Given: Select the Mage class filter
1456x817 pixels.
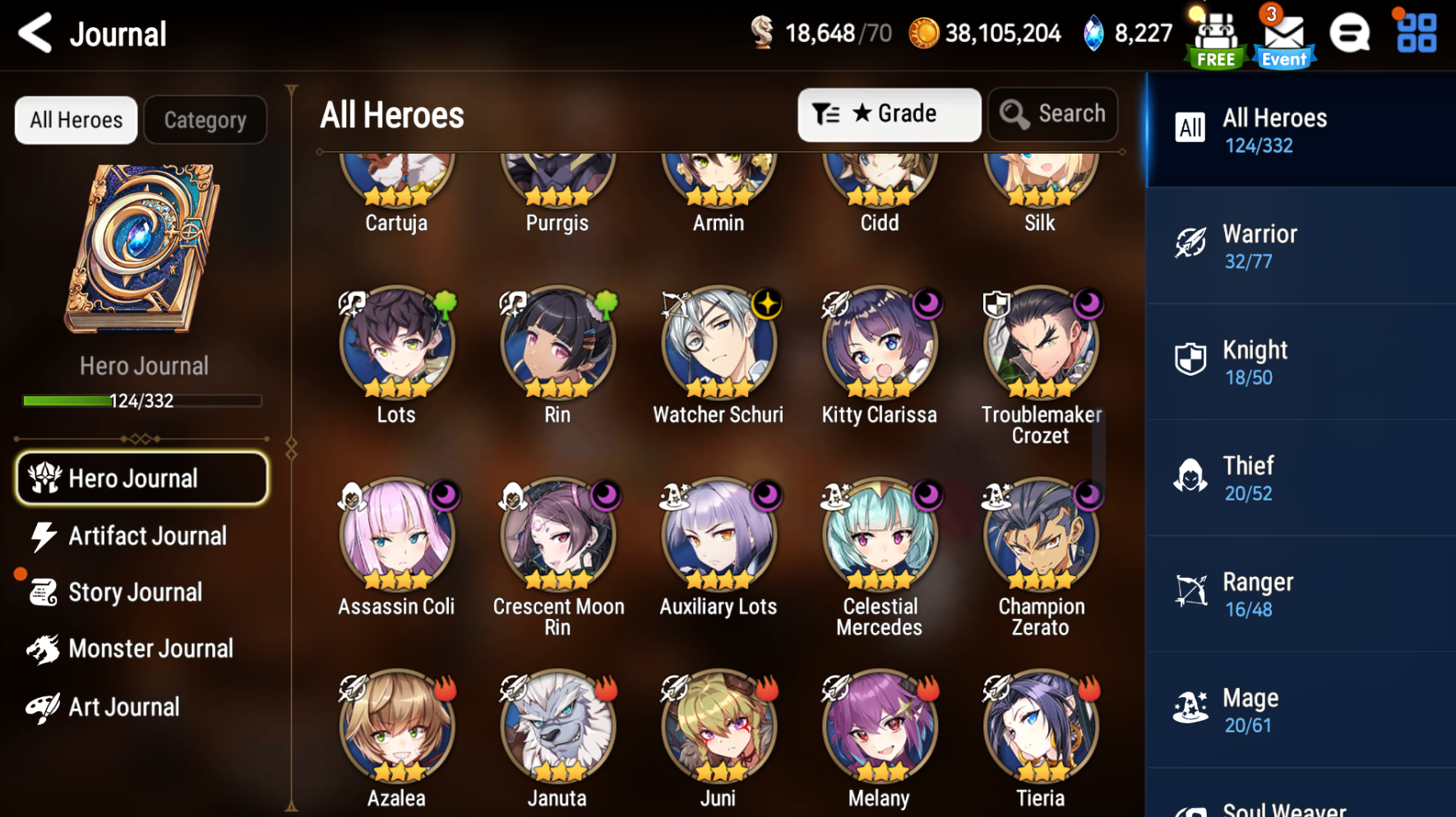Looking at the screenshot, I should 1299,709.
